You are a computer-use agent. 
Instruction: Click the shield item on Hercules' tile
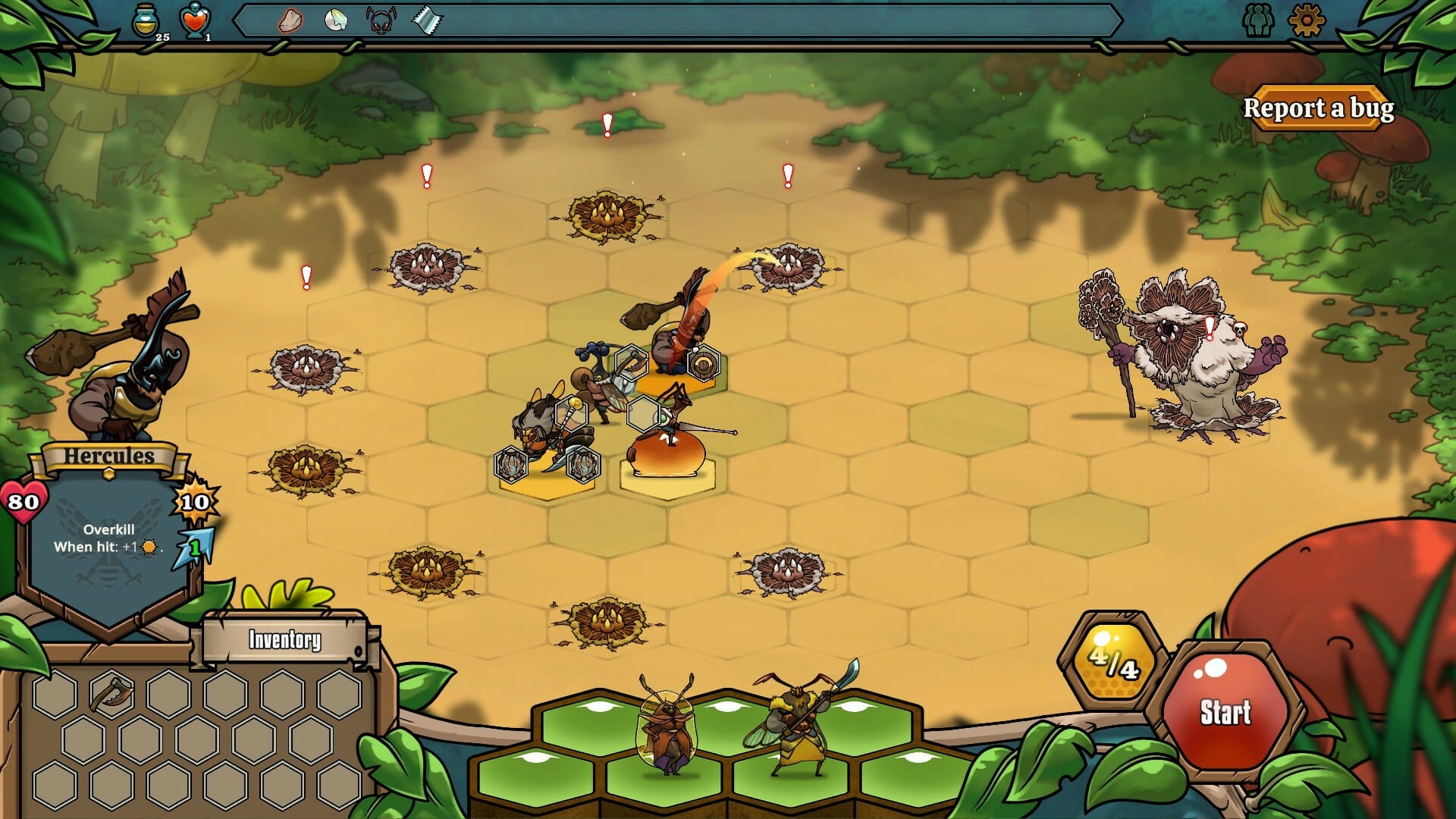coord(703,364)
